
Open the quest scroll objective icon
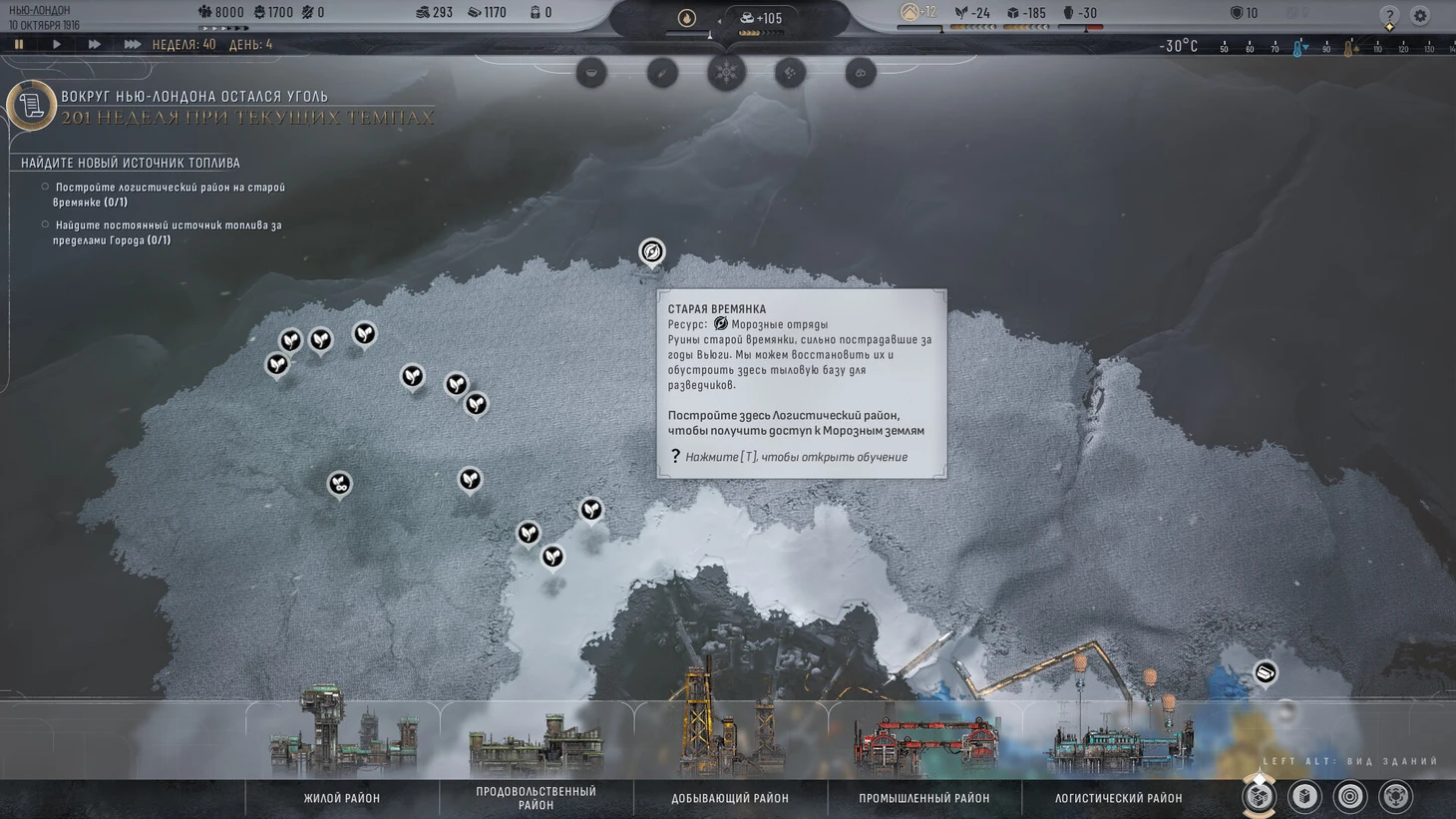tap(31, 105)
